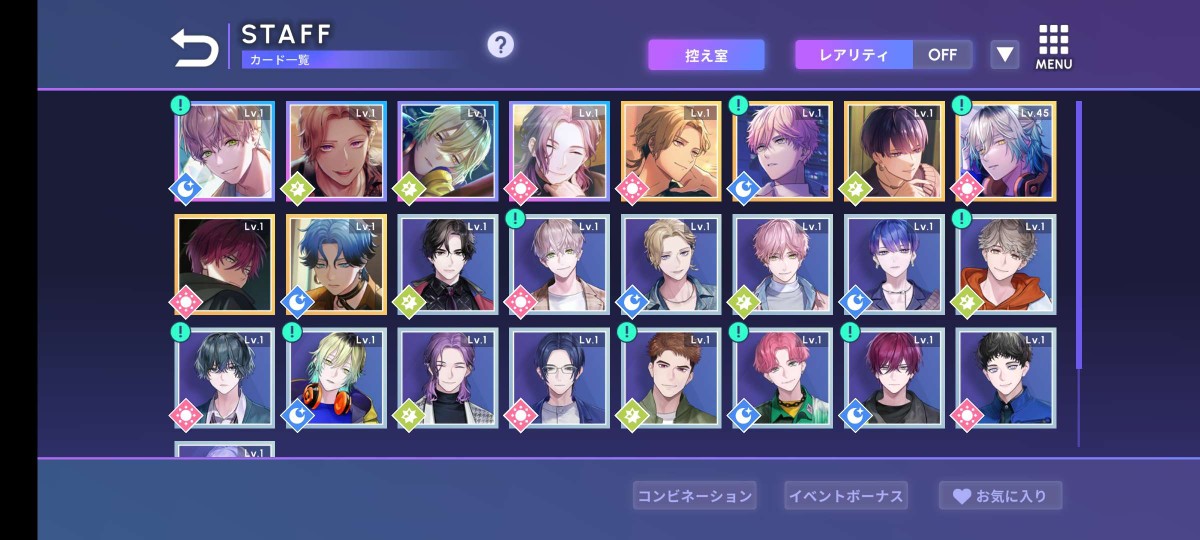1200x540 pixels.
Task: Go back using the return arrow
Action: (x=194, y=47)
